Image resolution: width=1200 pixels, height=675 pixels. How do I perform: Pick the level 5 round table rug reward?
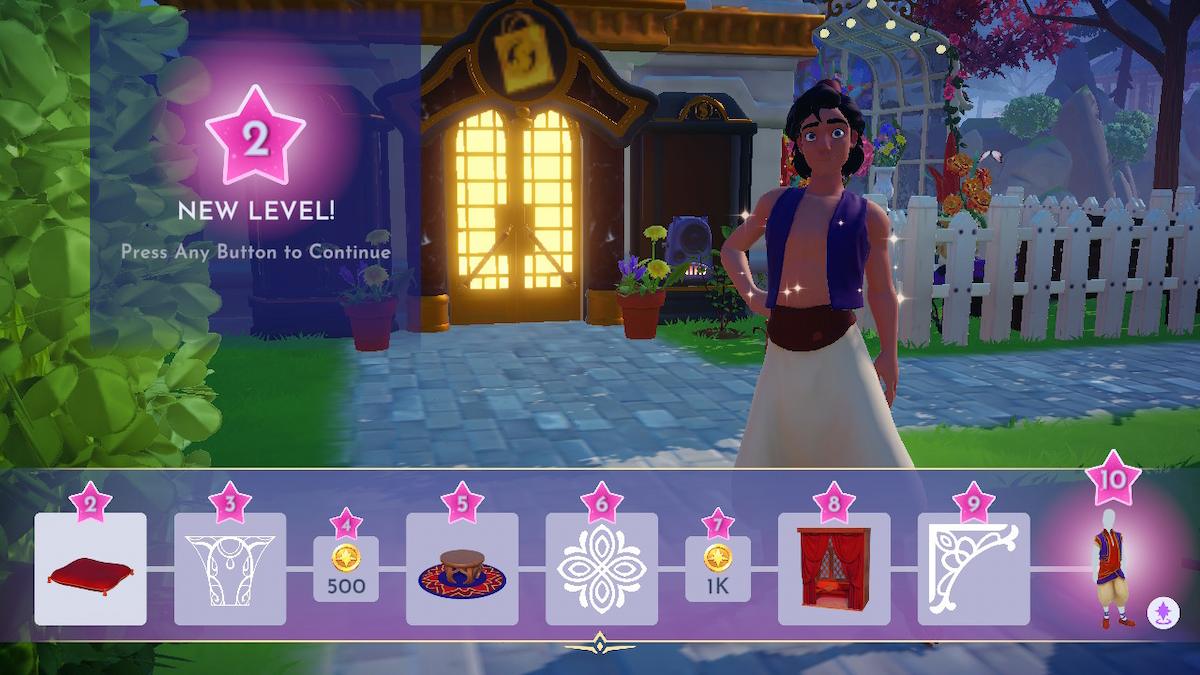pos(462,569)
